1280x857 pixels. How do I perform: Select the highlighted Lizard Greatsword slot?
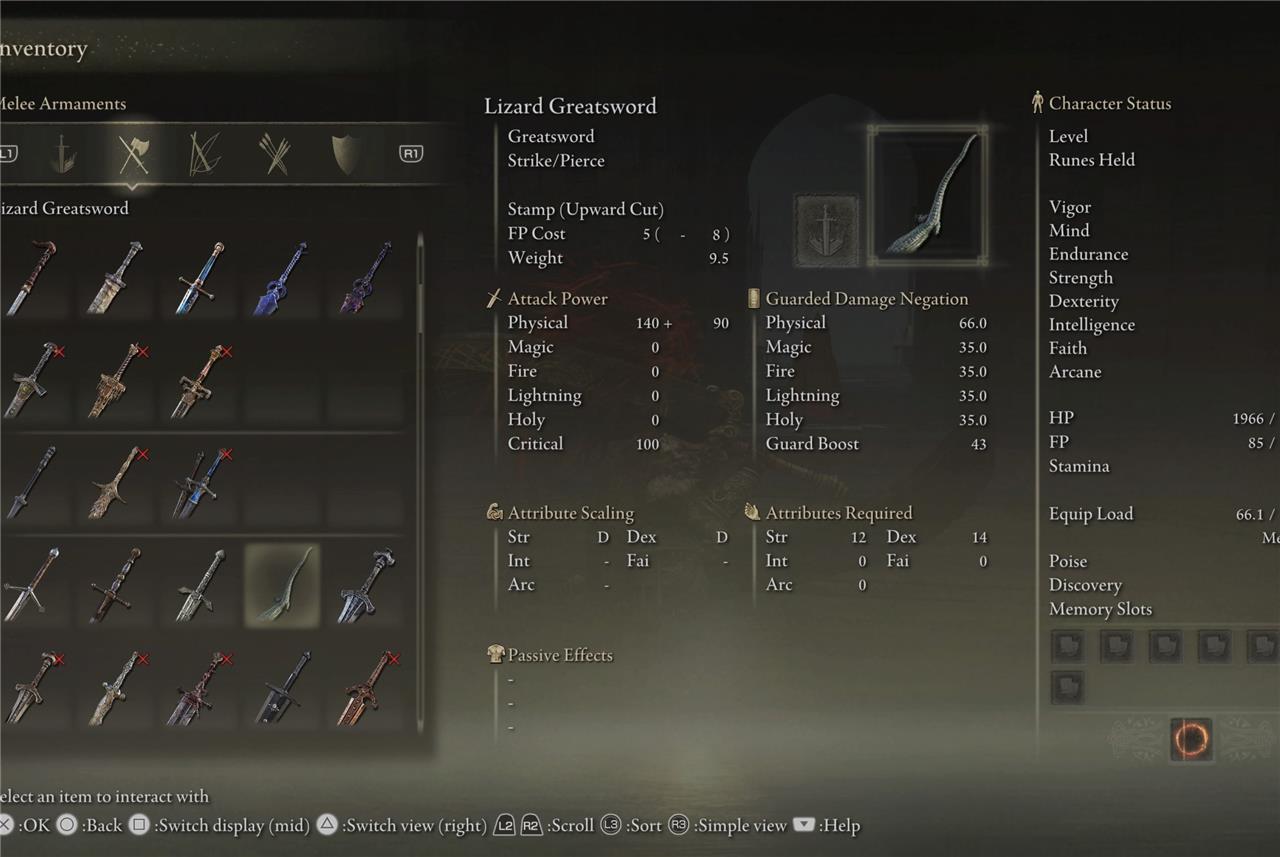282,585
